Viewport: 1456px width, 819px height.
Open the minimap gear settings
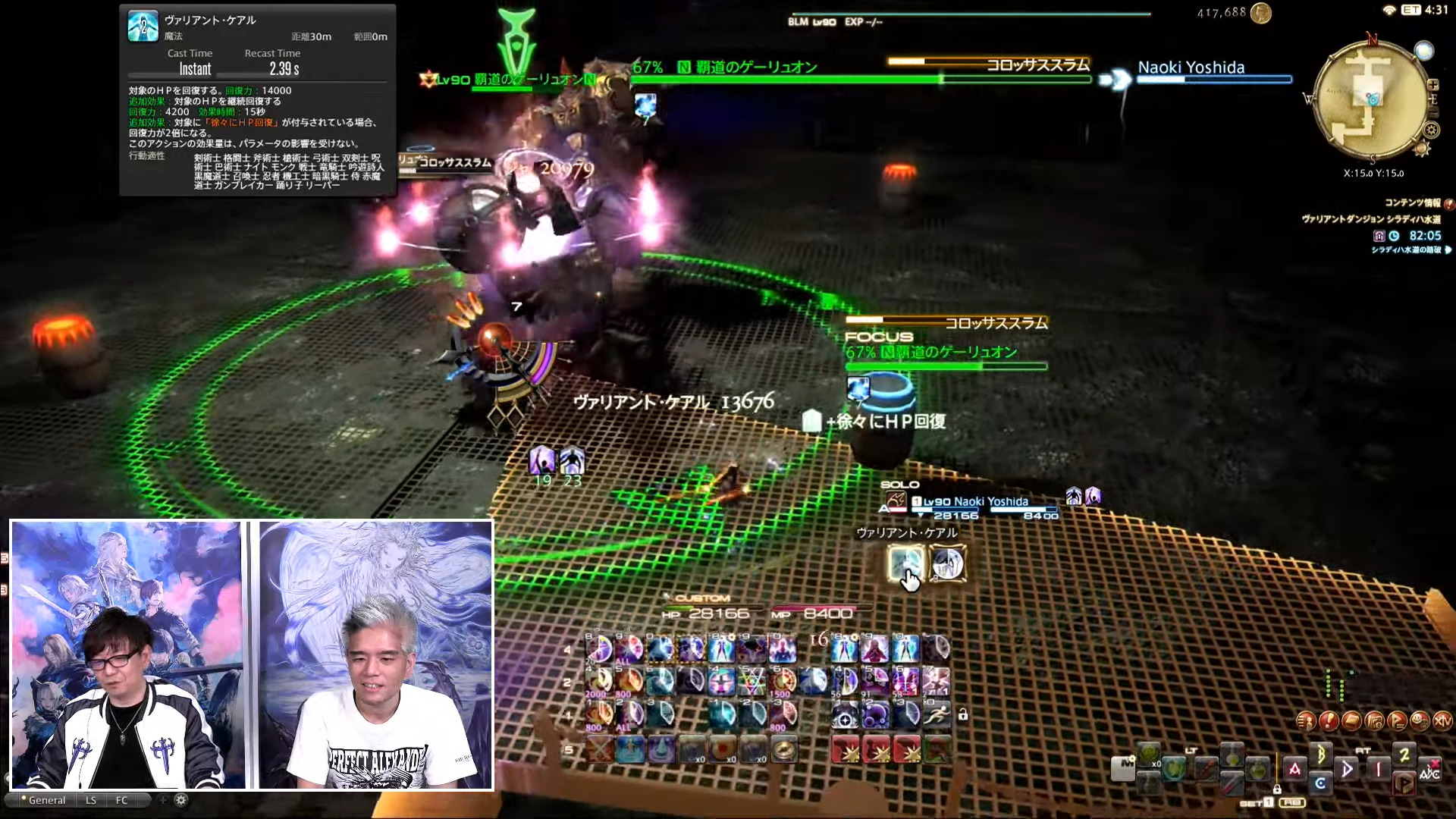1431,130
